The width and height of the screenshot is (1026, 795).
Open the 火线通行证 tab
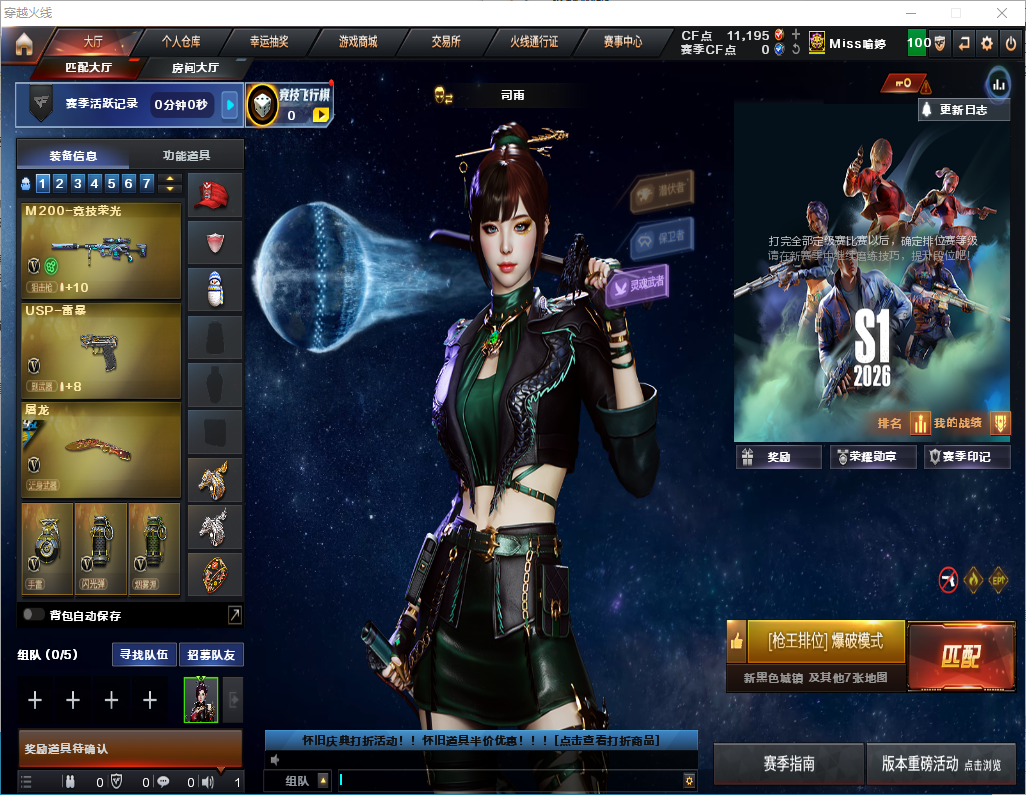[x=534, y=42]
